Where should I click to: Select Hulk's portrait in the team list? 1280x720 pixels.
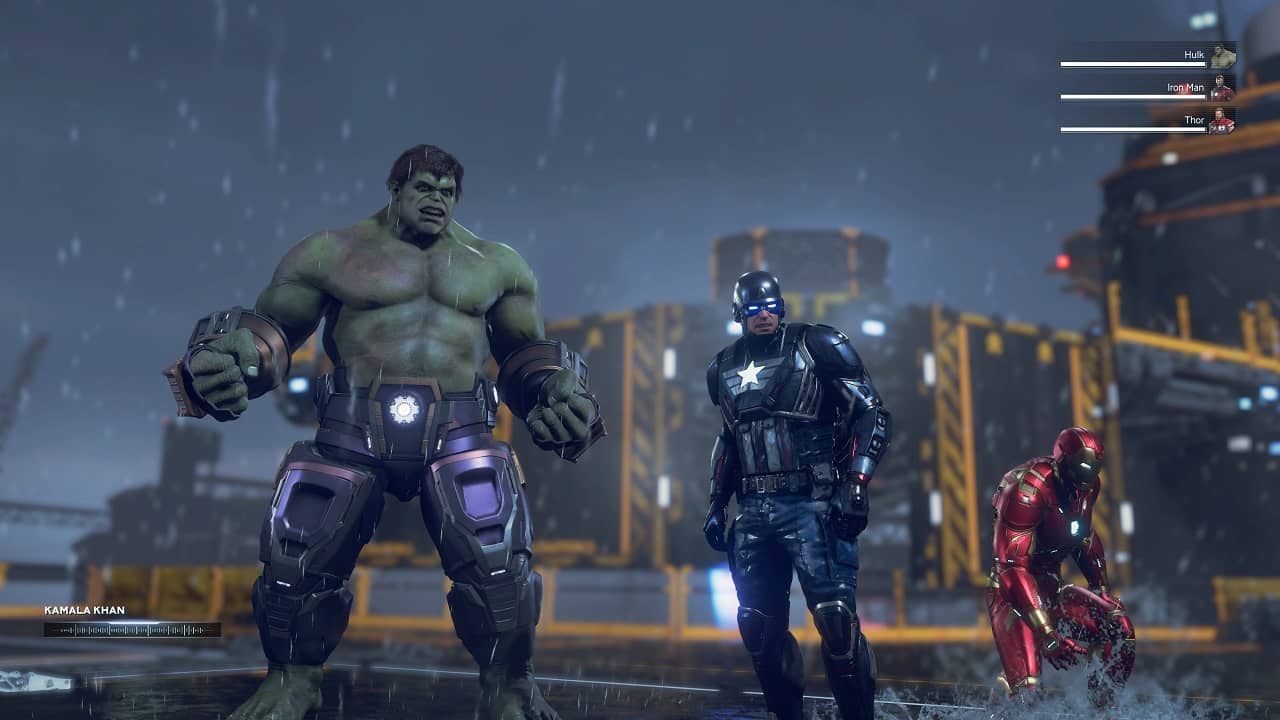1222,56
